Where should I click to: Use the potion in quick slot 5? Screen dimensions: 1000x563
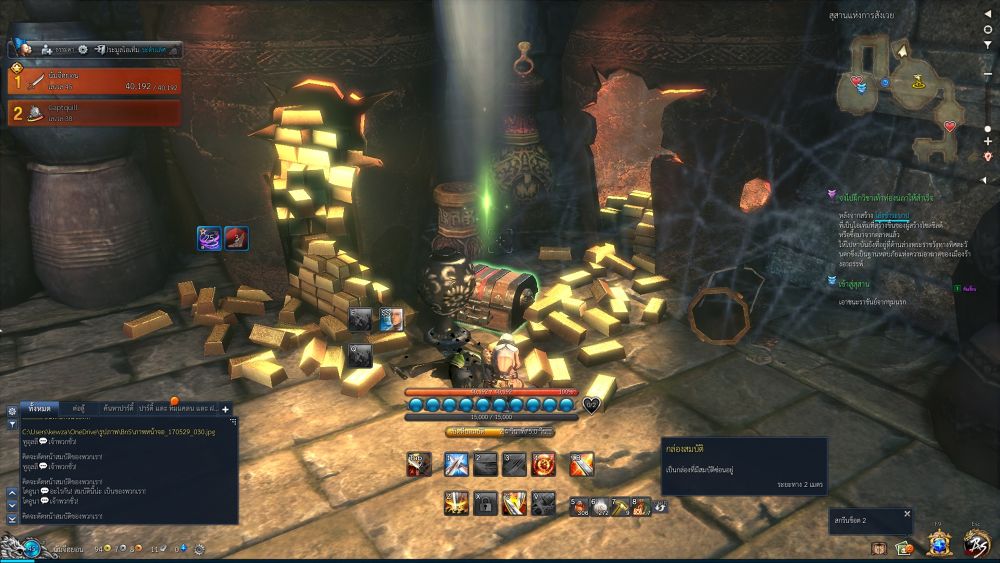[x=579, y=507]
